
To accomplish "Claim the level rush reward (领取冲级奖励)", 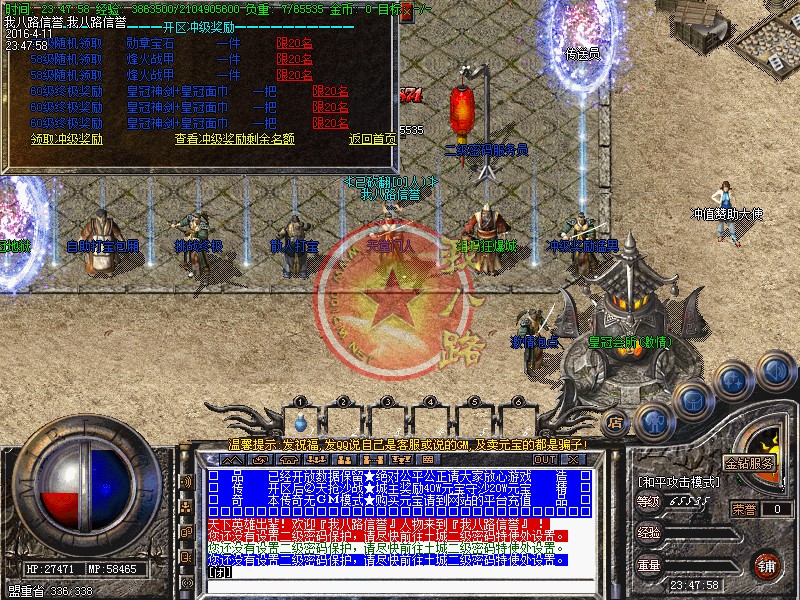I will 66,139.
